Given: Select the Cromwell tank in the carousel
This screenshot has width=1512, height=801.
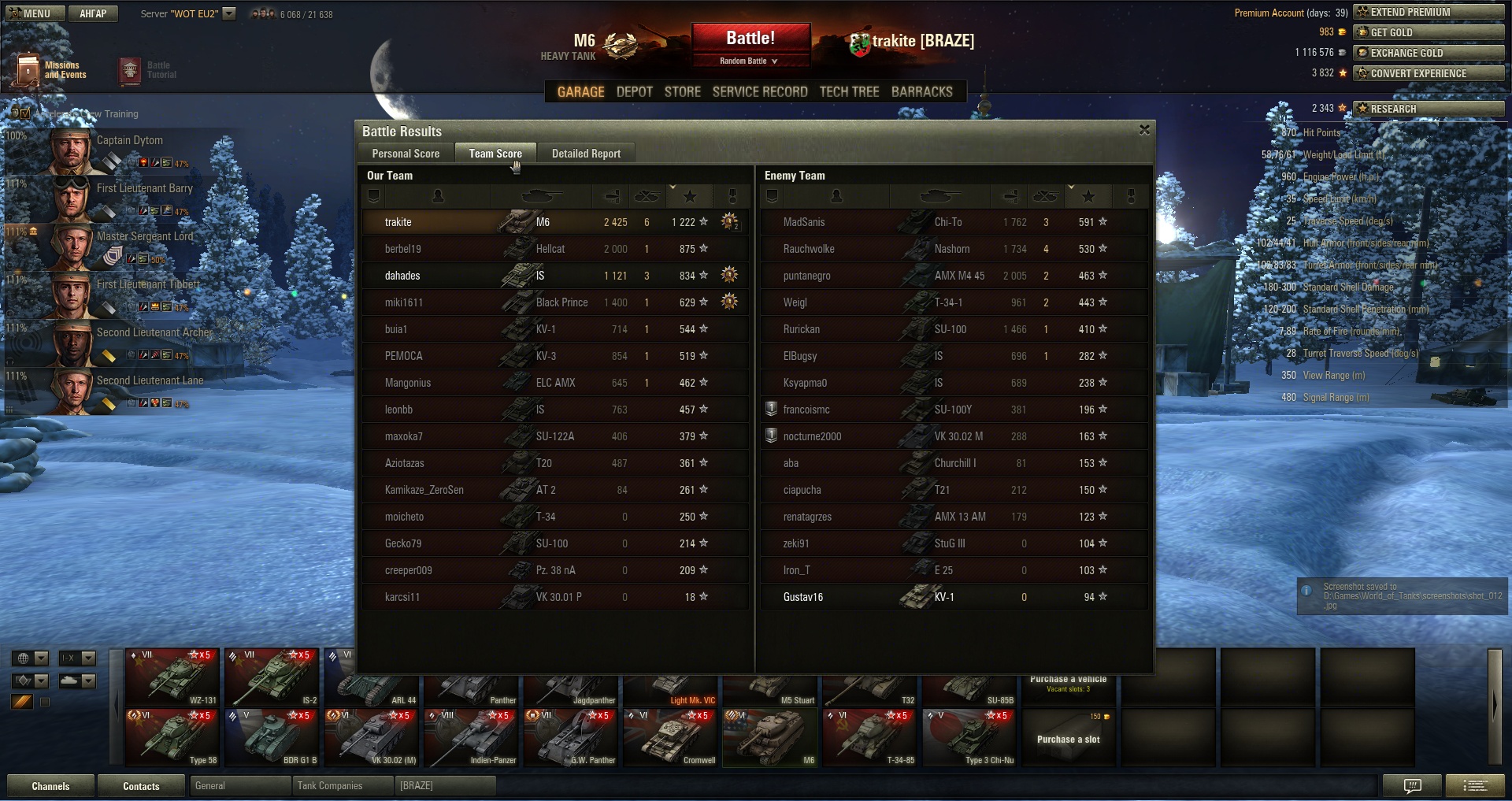Looking at the screenshot, I should [x=671, y=737].
